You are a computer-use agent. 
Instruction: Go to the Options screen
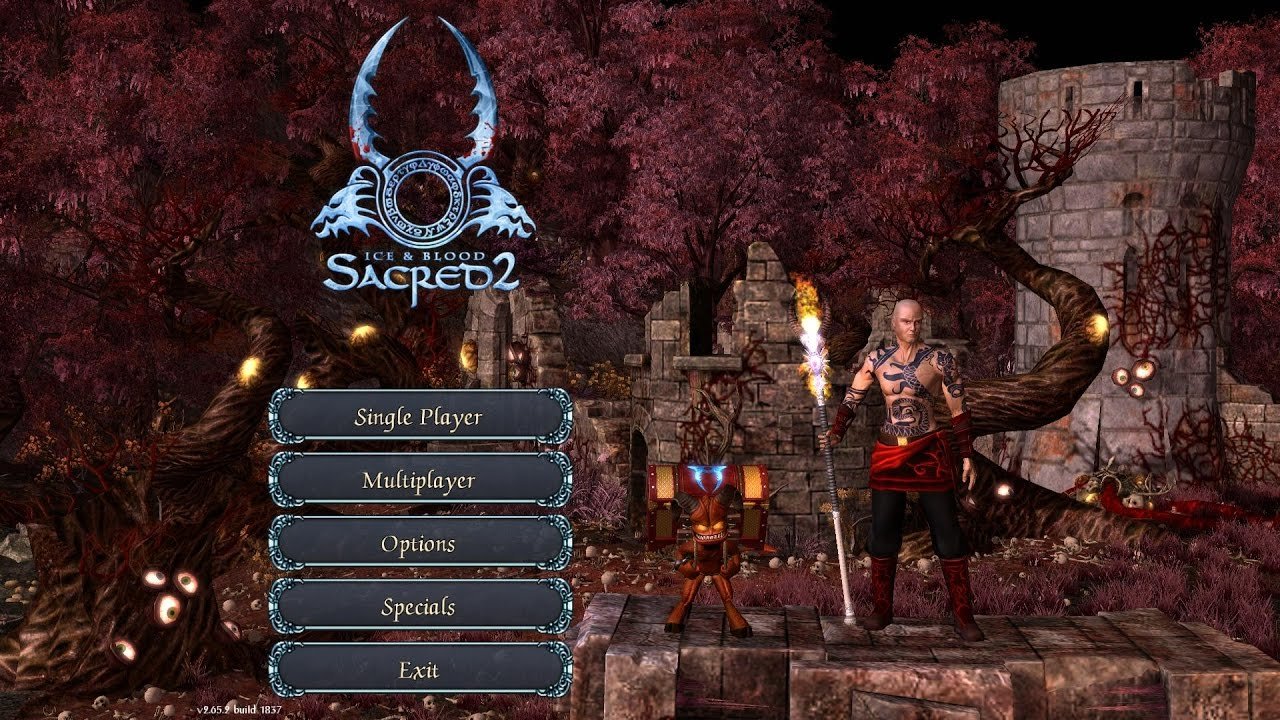(x=419, y=544)
